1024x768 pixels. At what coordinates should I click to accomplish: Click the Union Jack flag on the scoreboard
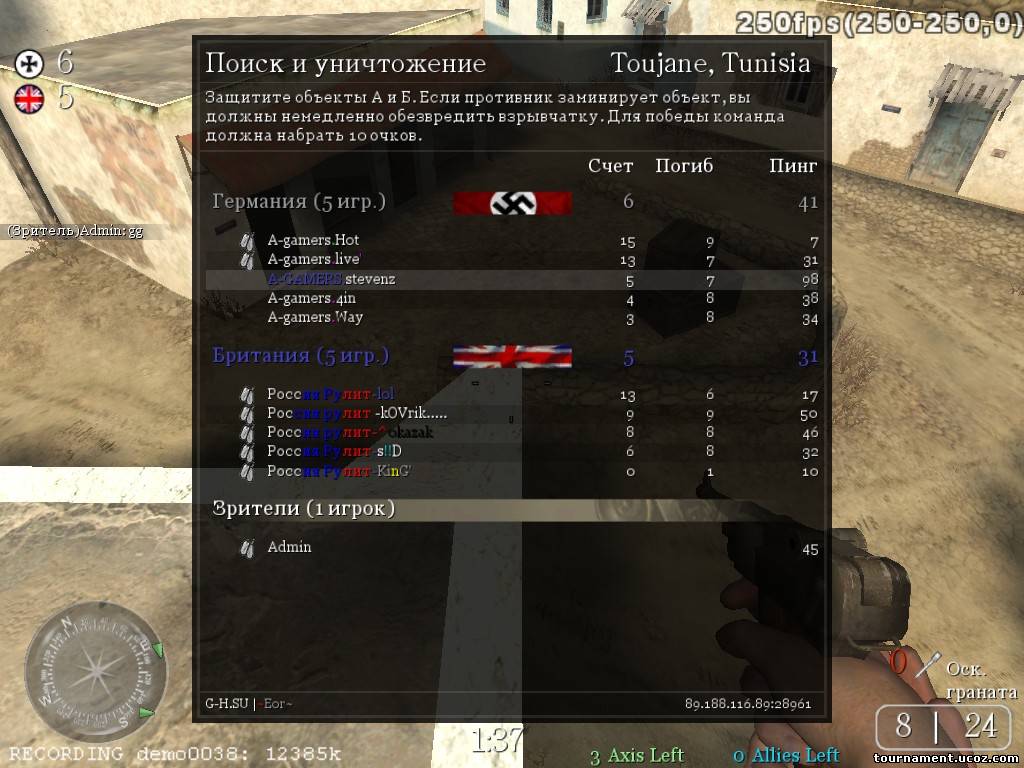tap(512, 357)
